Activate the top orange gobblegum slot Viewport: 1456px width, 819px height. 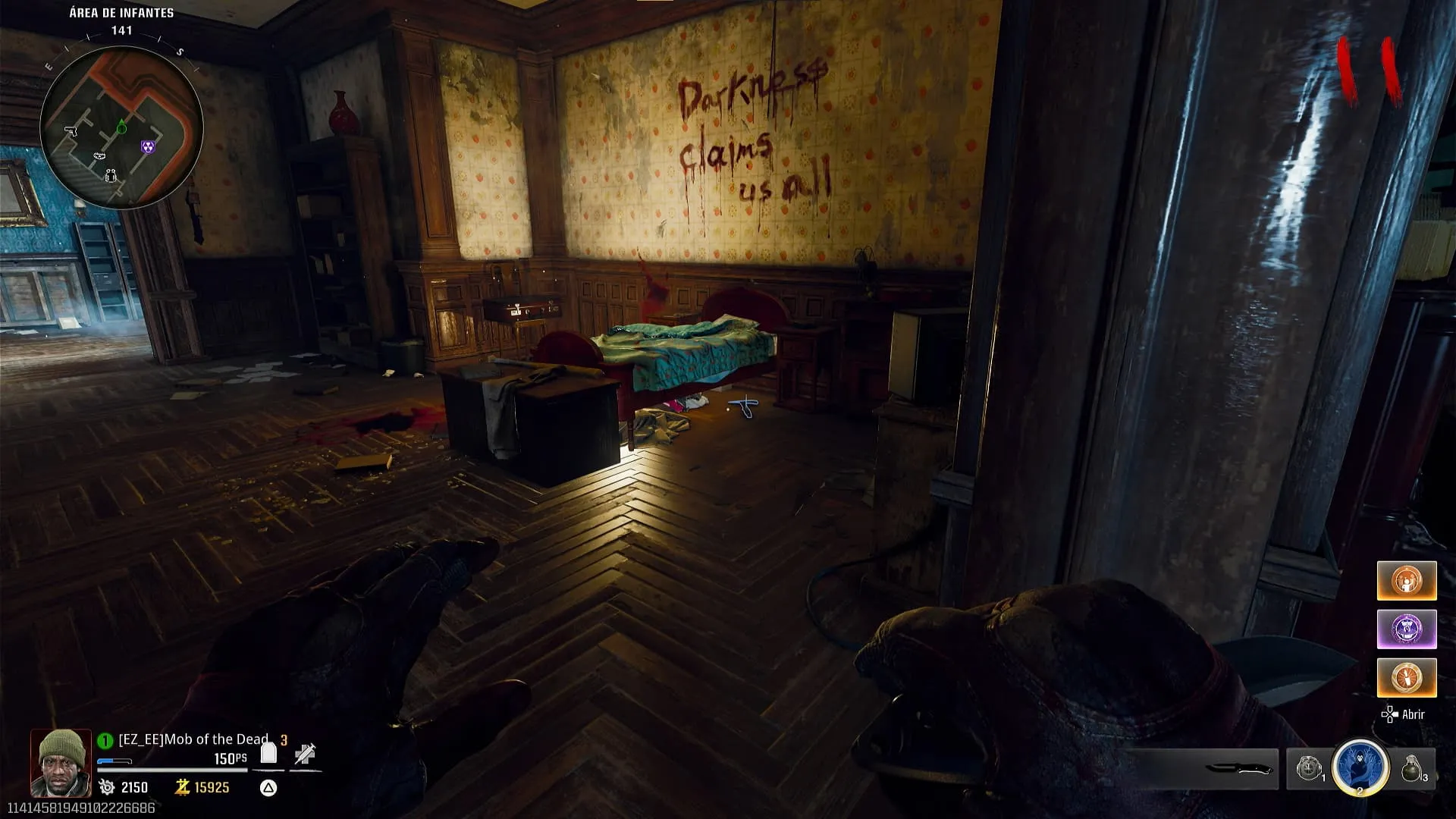click(x=1407, y=581)
